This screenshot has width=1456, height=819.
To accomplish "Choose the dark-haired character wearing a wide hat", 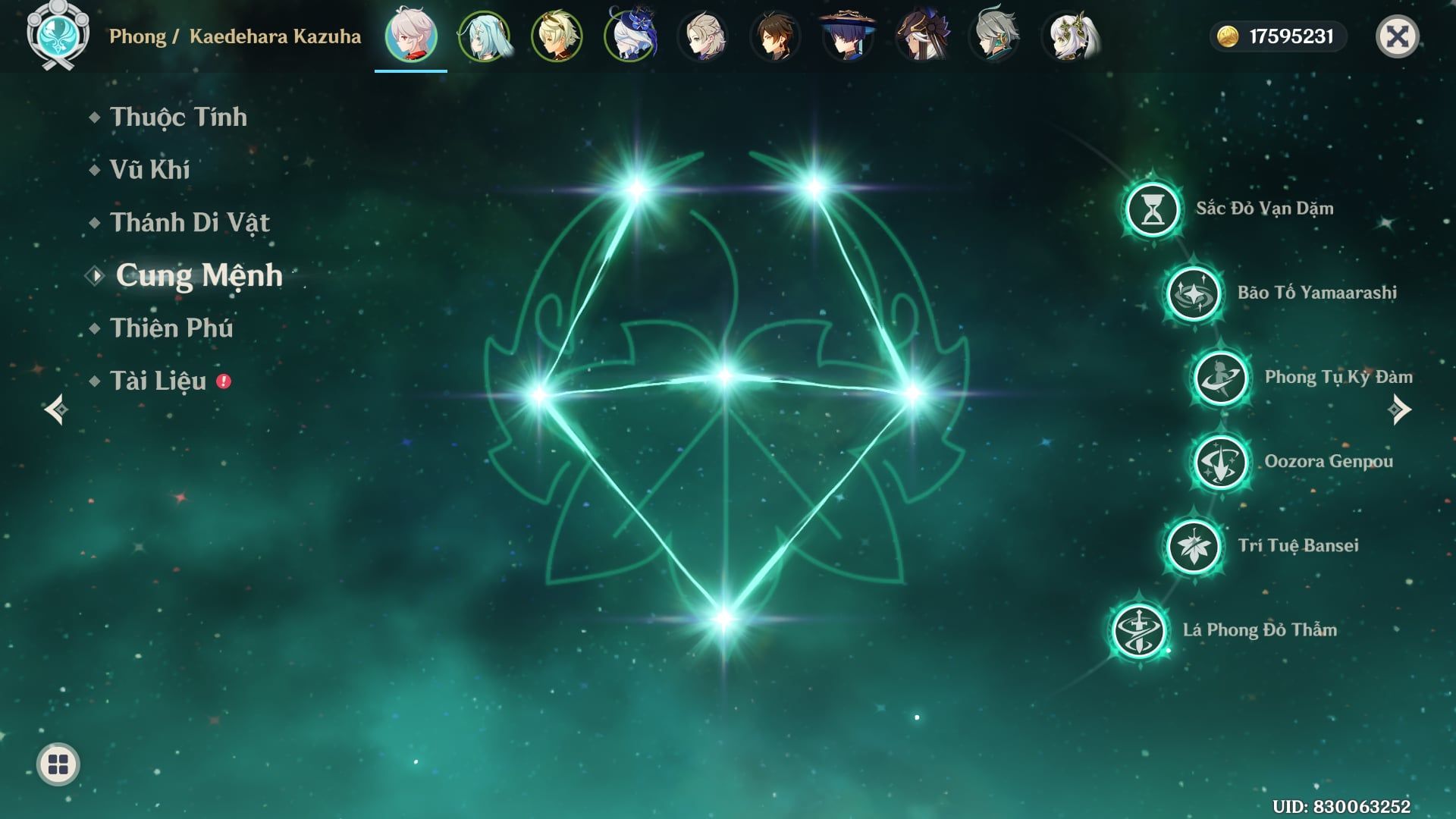I will click(x=848, y=36).
